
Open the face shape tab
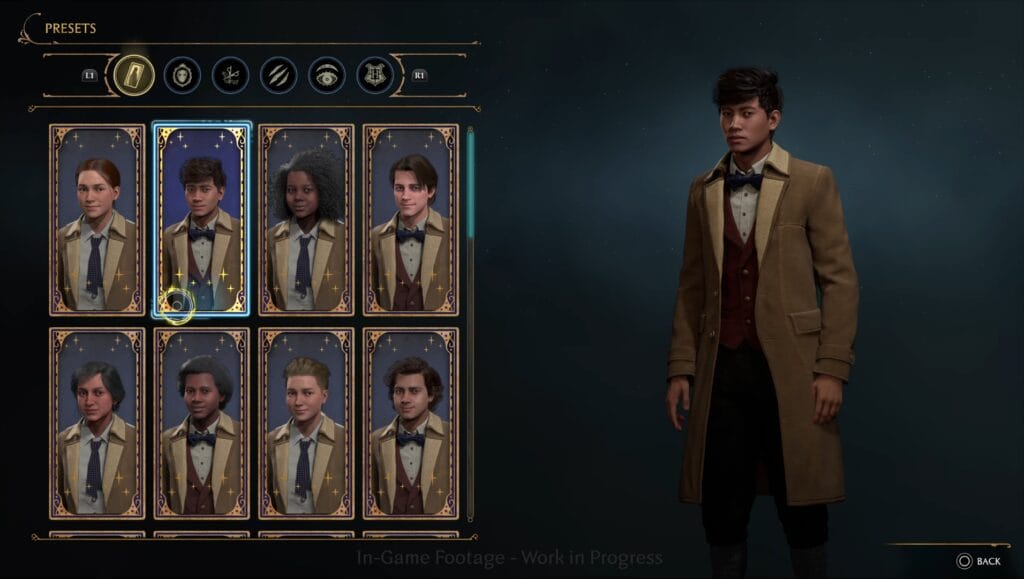[x=182, y=75]
